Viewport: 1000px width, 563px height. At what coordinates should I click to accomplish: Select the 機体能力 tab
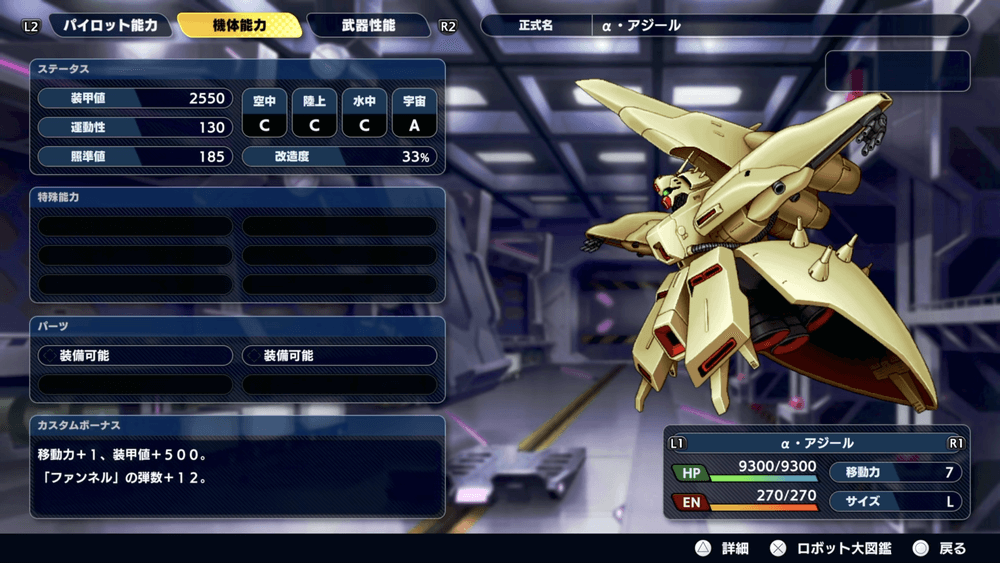[x=240, y=25]
